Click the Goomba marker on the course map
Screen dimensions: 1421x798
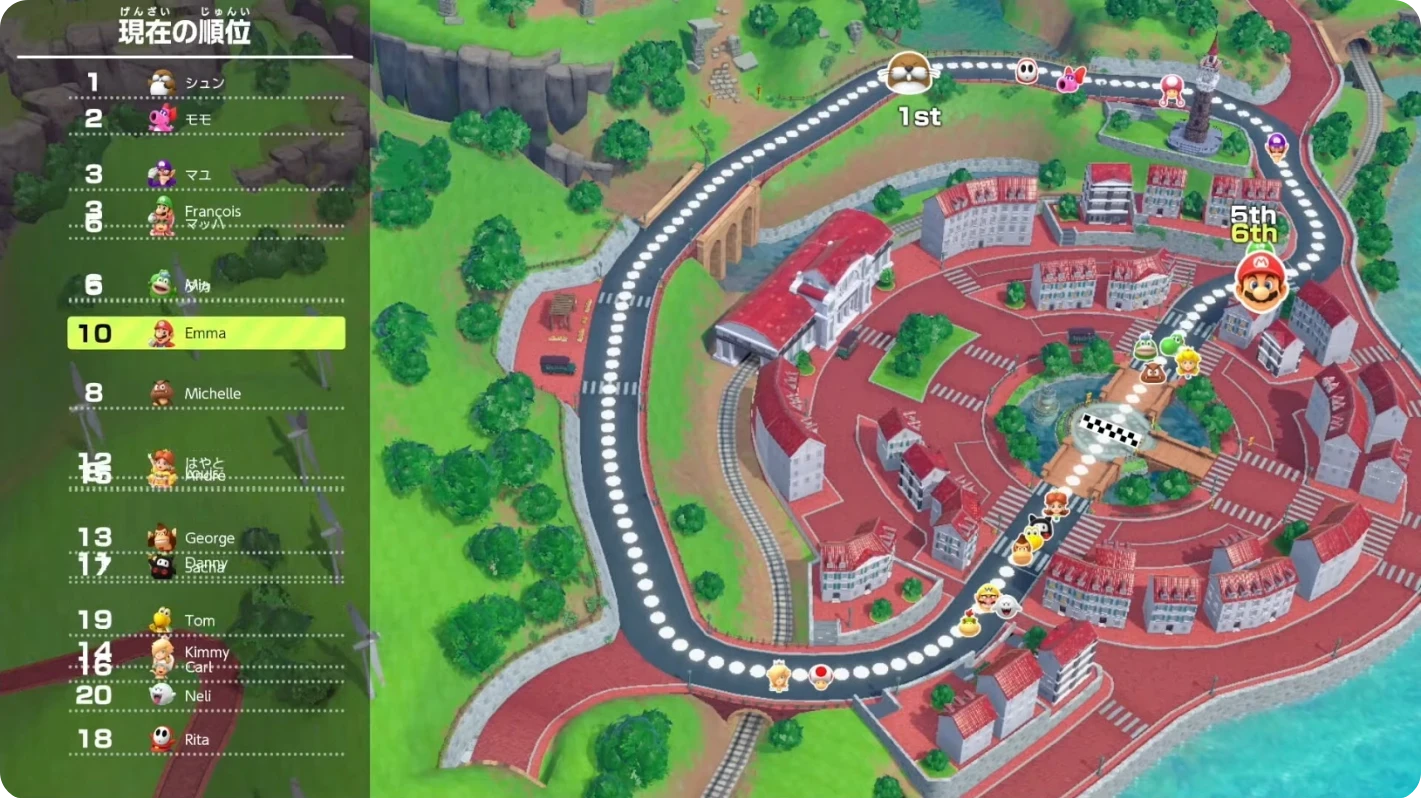(1155, 372)
